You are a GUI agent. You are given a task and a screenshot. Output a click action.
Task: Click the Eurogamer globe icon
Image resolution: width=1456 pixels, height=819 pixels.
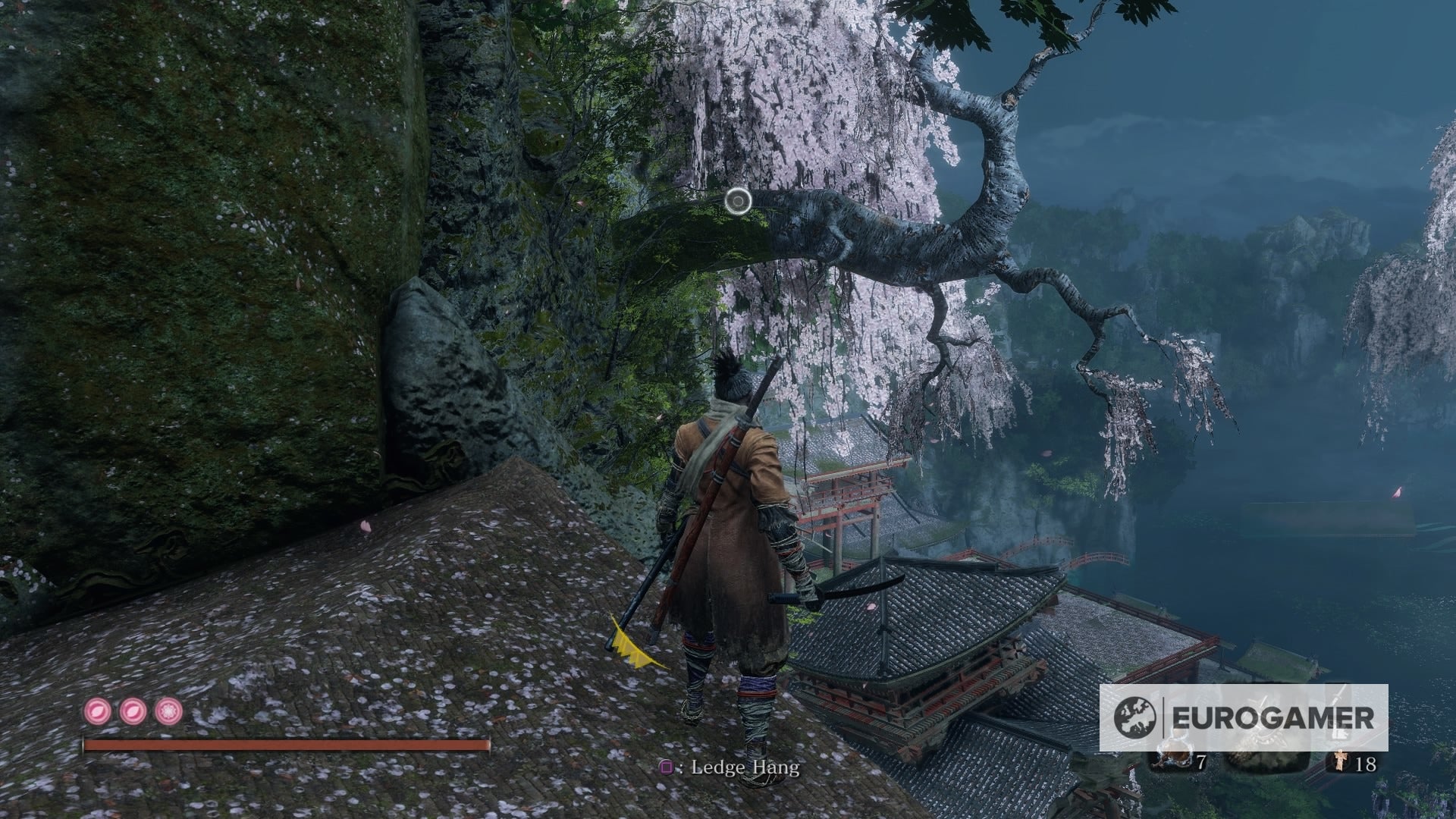click(x=1134, y=717)
